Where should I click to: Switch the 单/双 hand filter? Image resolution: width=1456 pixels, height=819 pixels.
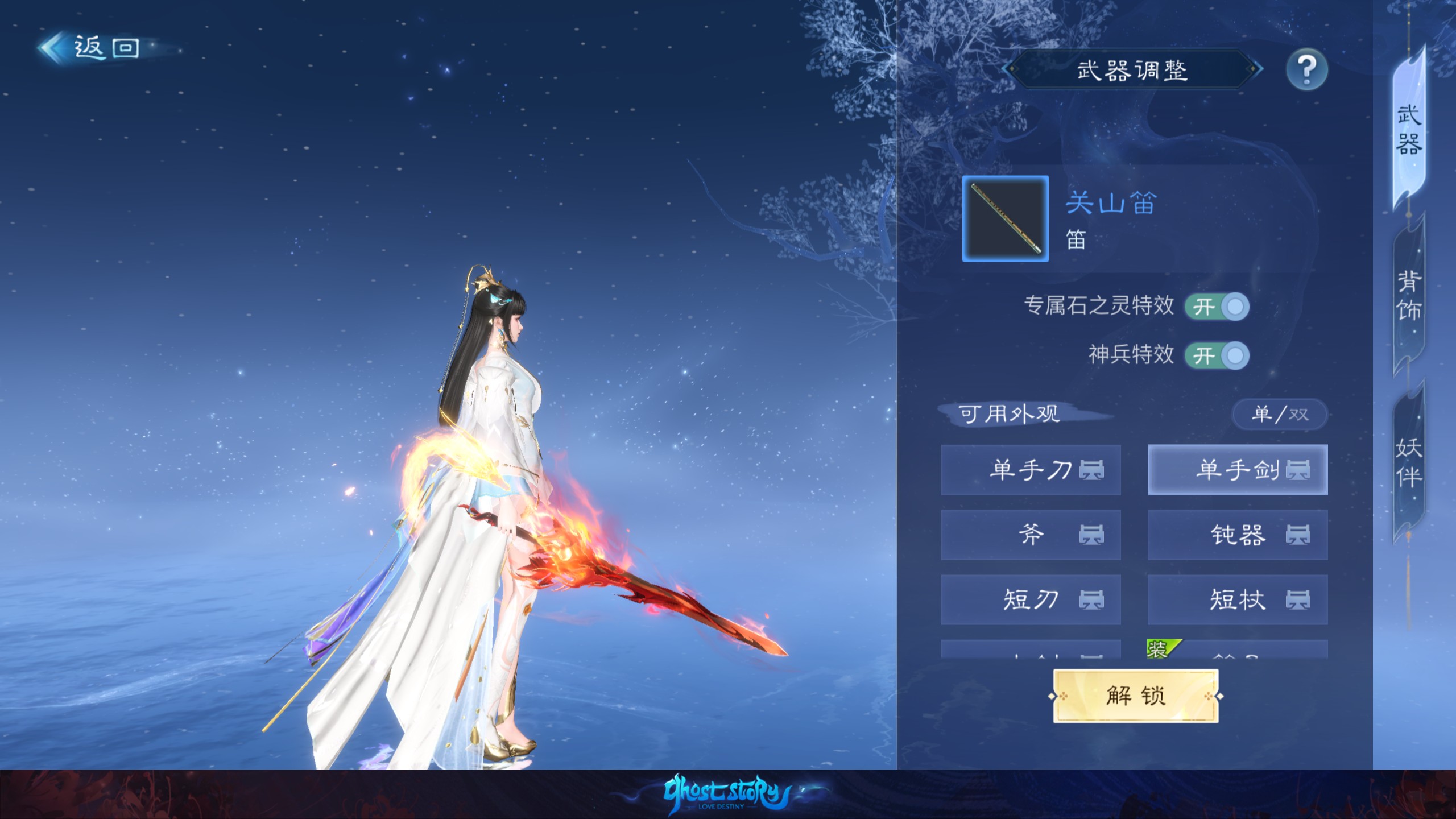coord(1280,414)
